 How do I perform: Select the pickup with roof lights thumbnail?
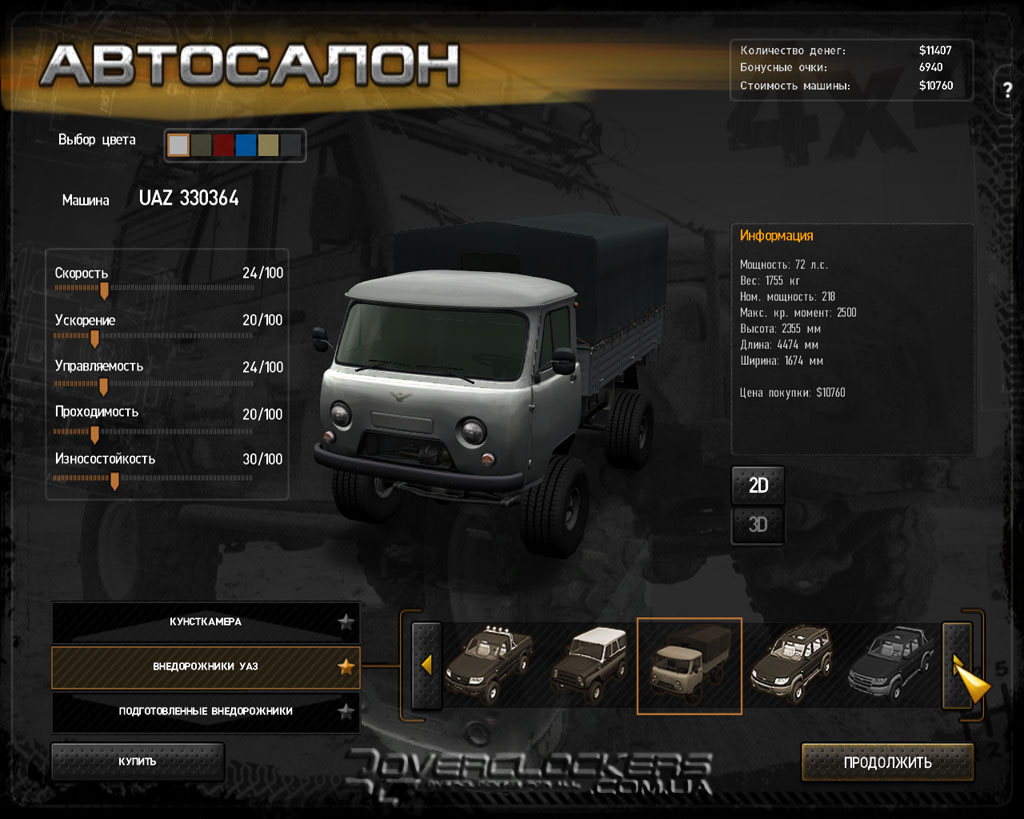[488, 665]
